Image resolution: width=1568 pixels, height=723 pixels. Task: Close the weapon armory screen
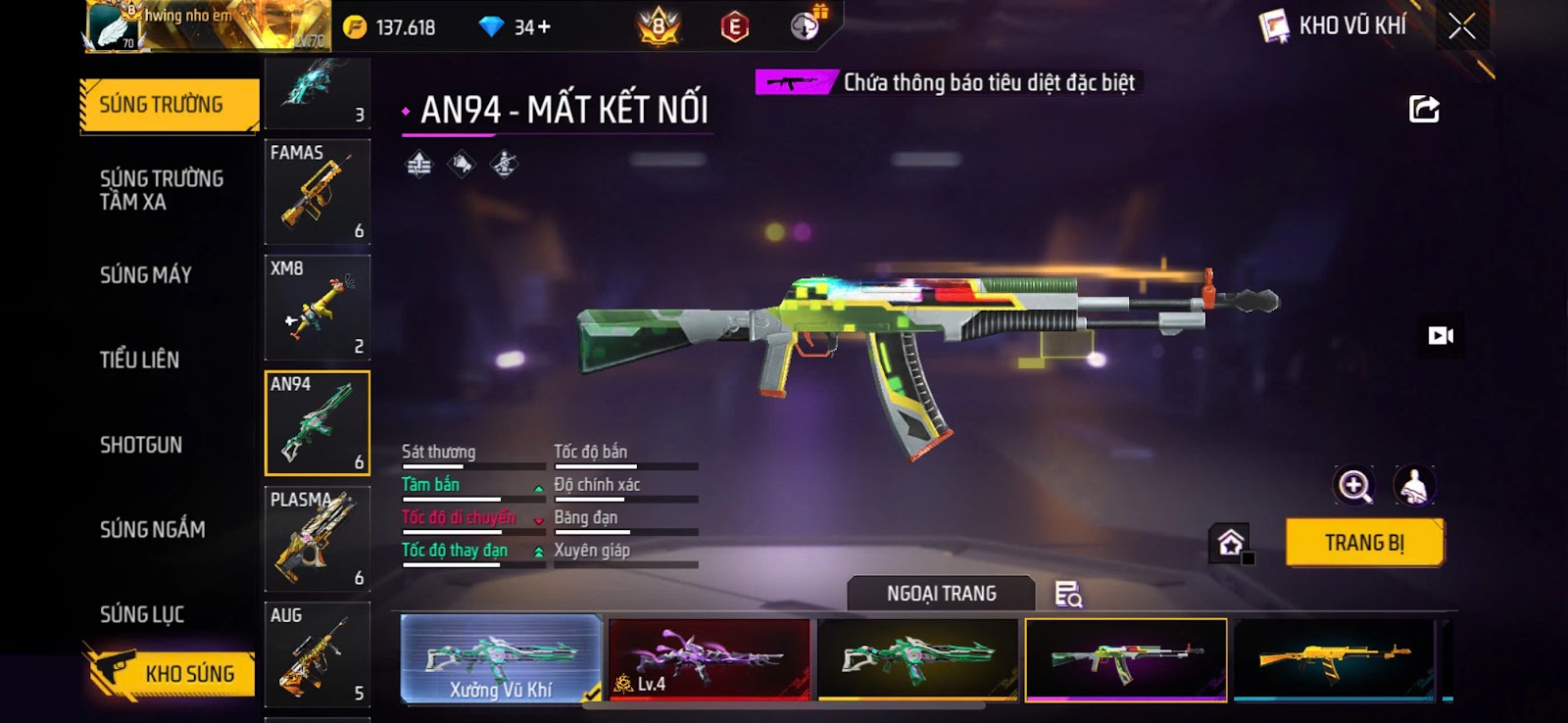point(1461,26)
